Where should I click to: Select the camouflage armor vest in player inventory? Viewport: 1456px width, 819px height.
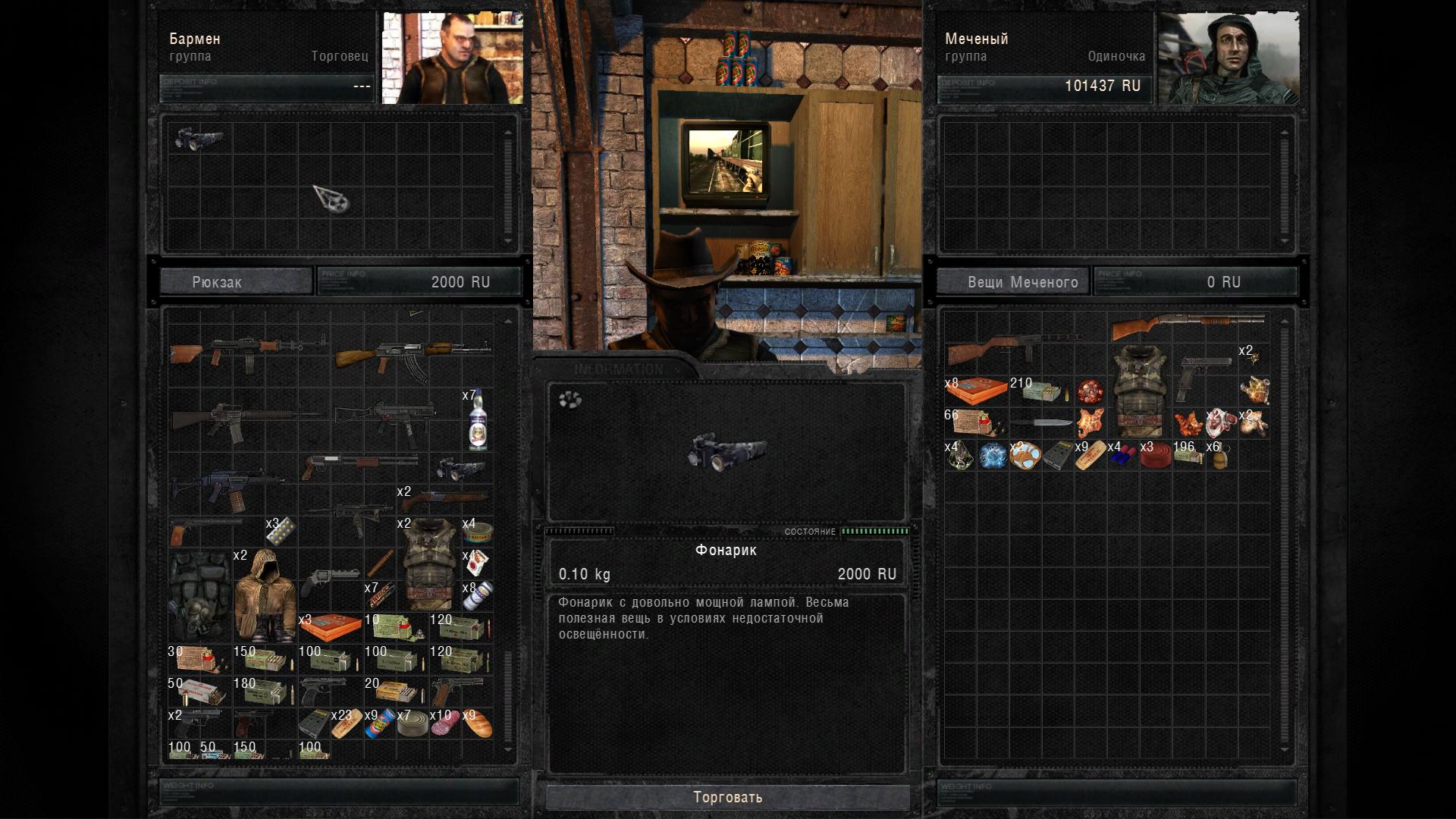(x=1139, y=391)
